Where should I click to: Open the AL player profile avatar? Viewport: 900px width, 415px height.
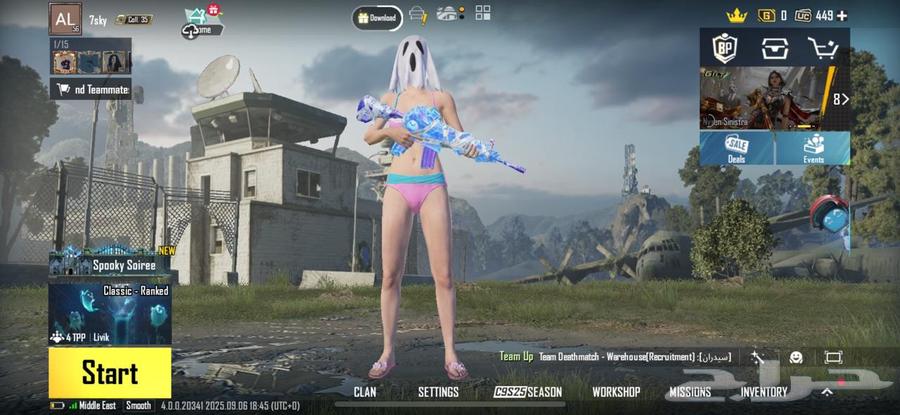(x=65, y=18)
